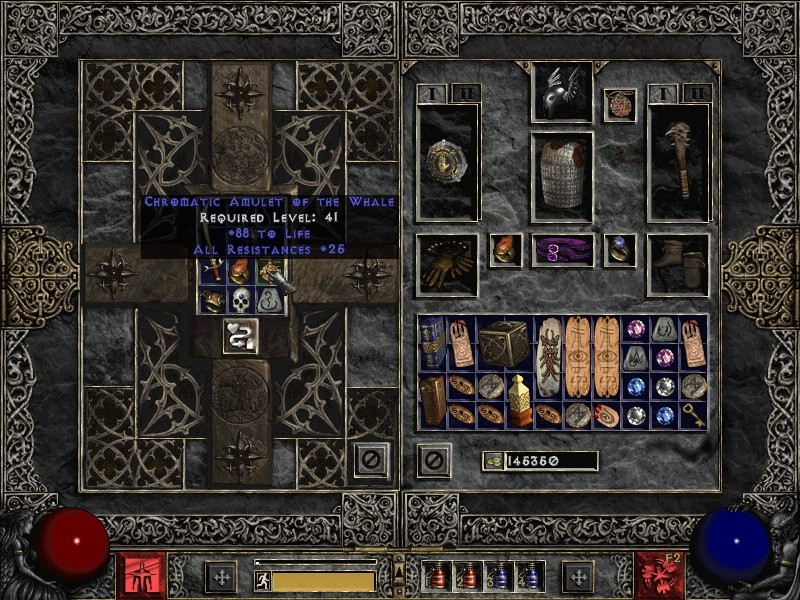
Task: Select the gold key in inventory
Action: point(693,414)
